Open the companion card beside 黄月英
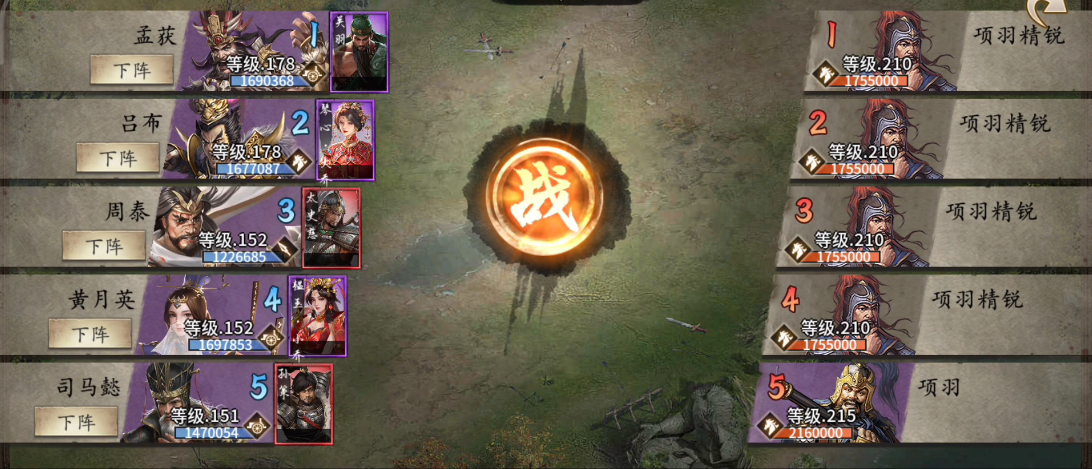The image size is (1092, 469). pyautogui.click(x=317, y=315)
